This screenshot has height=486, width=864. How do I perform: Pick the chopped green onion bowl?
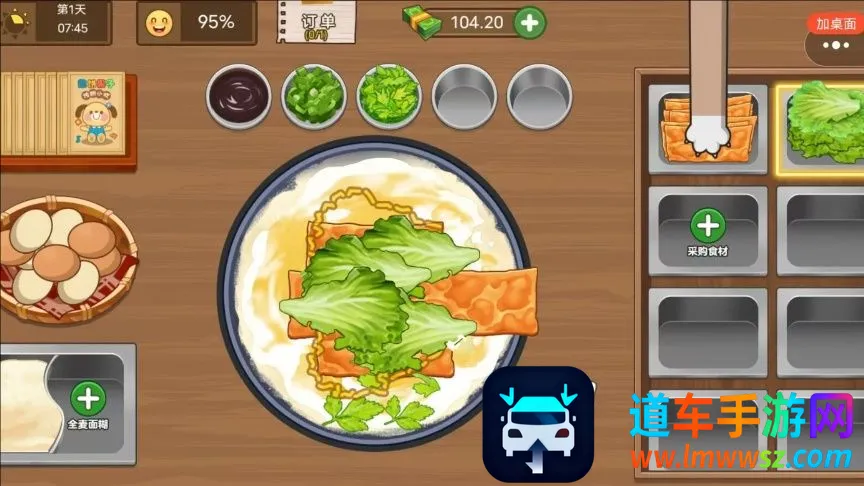tap(313, 97)
